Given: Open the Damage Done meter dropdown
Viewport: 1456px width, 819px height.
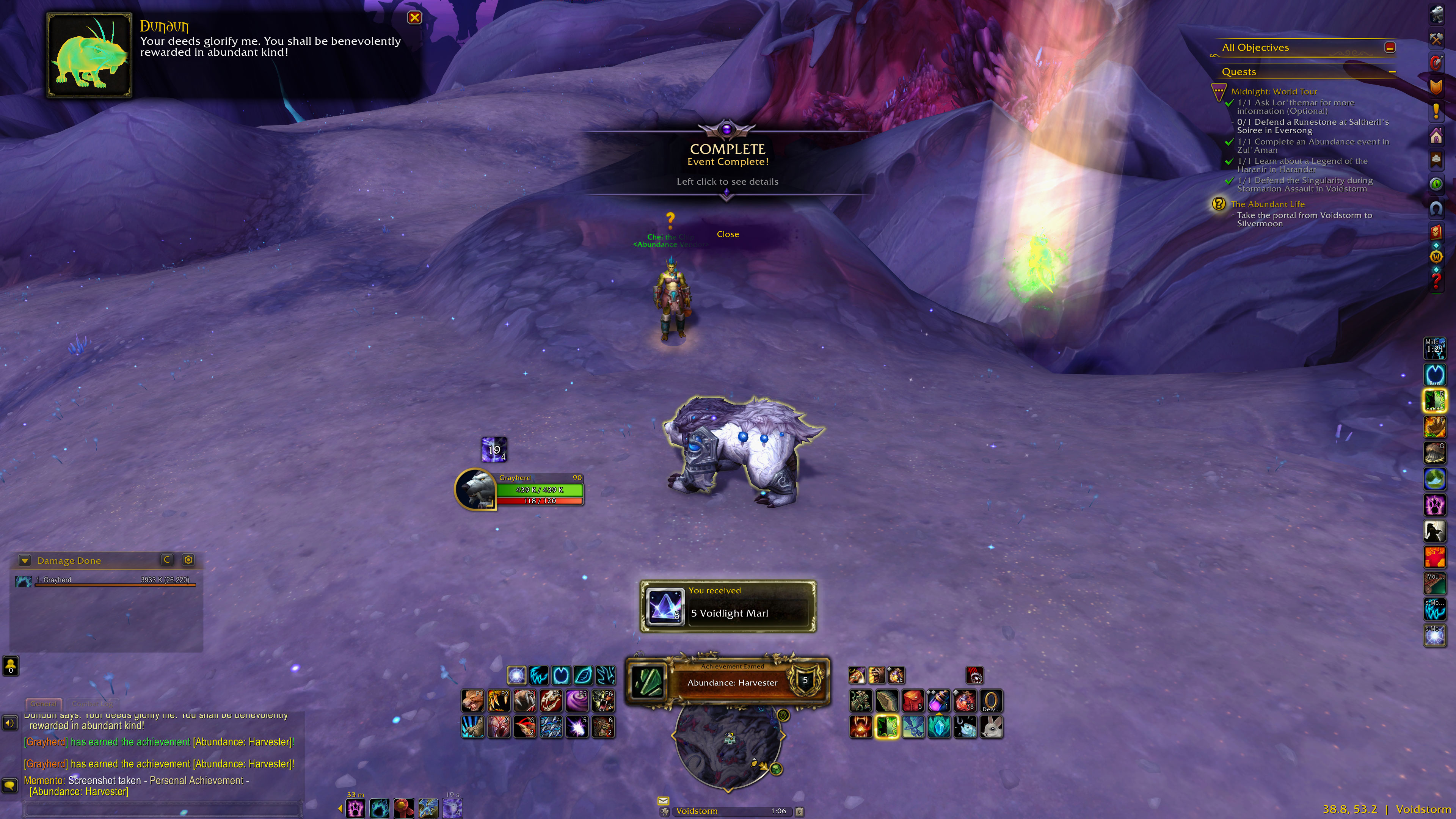Looking at the screenshot, I should 24,561.
